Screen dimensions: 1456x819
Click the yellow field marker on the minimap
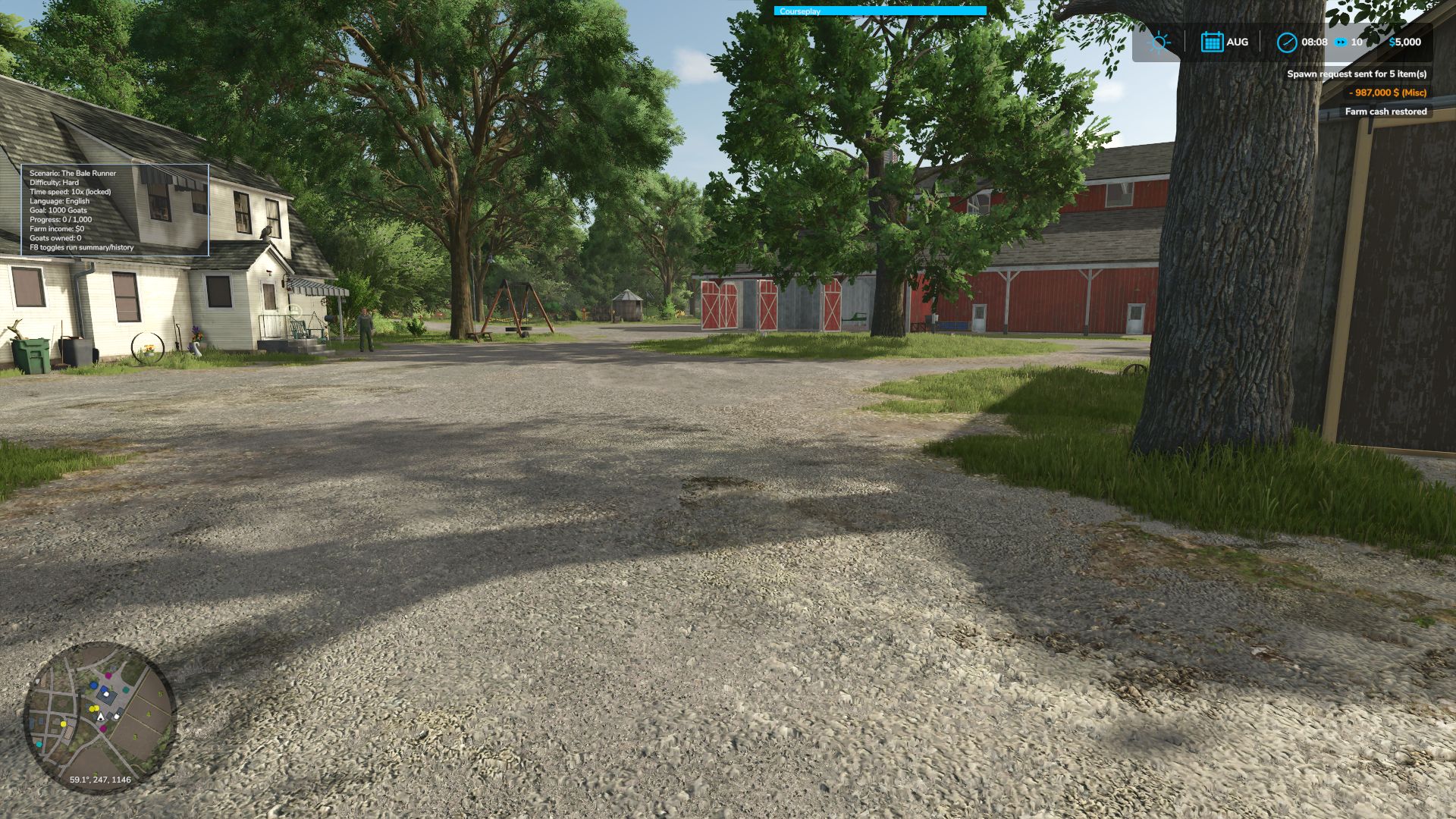94,708
